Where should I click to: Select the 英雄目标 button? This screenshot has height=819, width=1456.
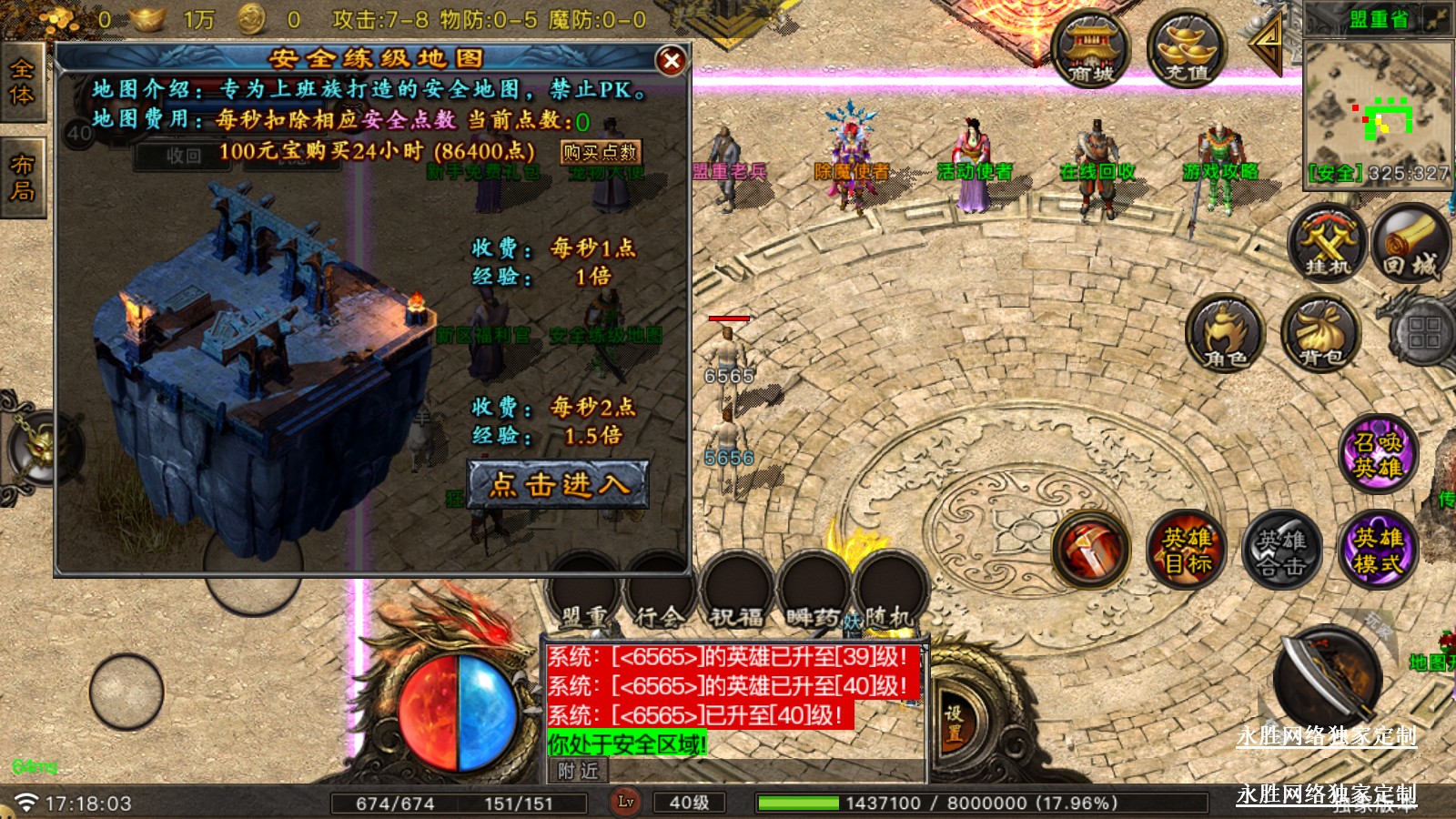coord(1187,550)
